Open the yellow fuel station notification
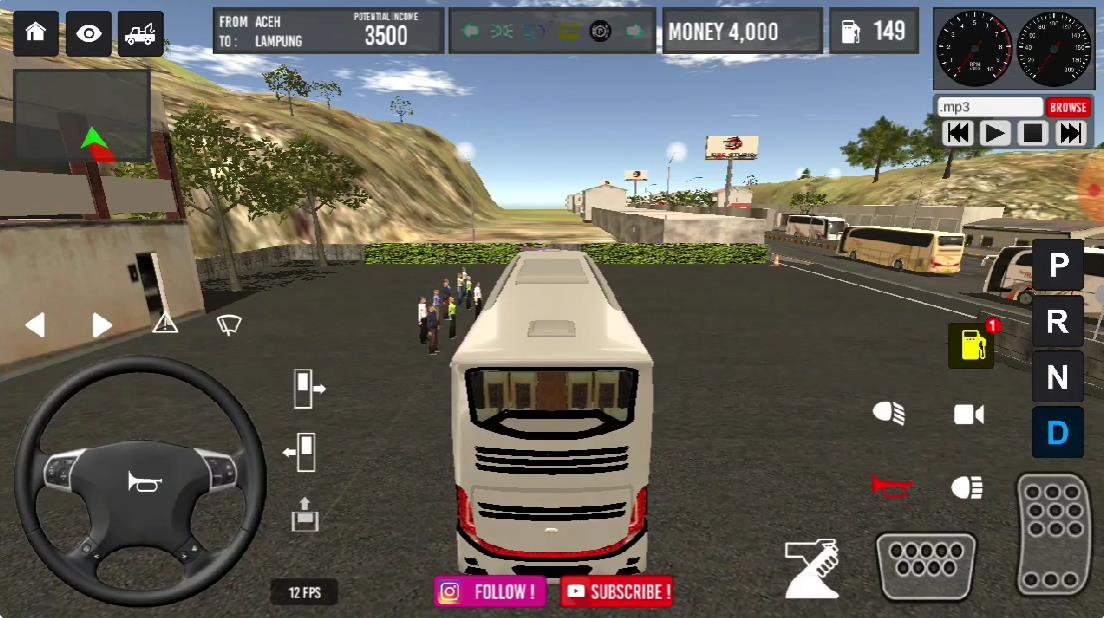Image resolution: width=1104 pixels, height=618 pixels. click(971, 346)
